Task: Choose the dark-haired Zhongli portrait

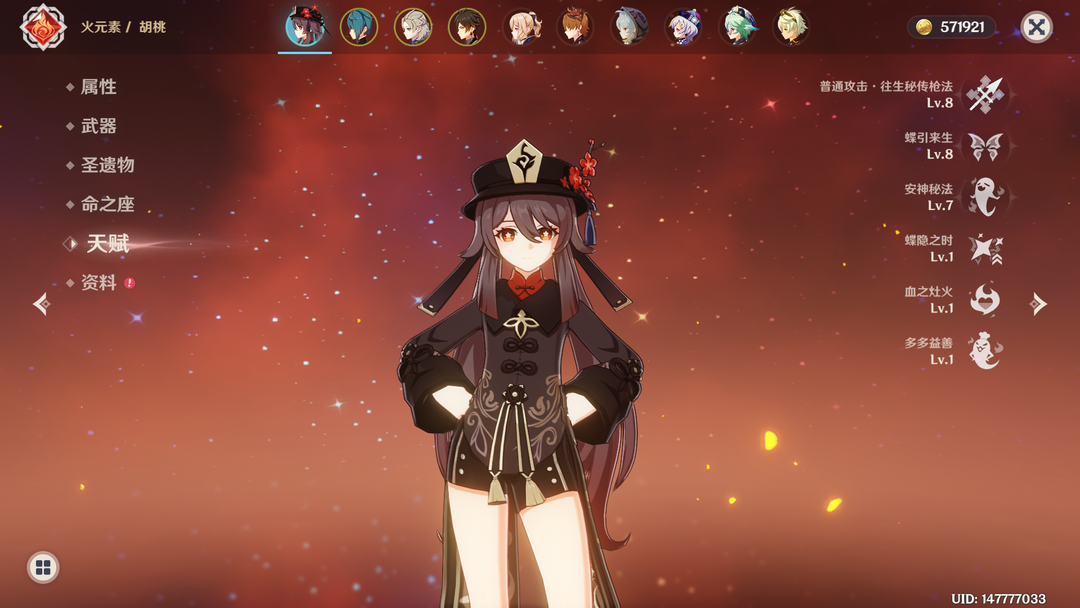Action: coord(467,27)
